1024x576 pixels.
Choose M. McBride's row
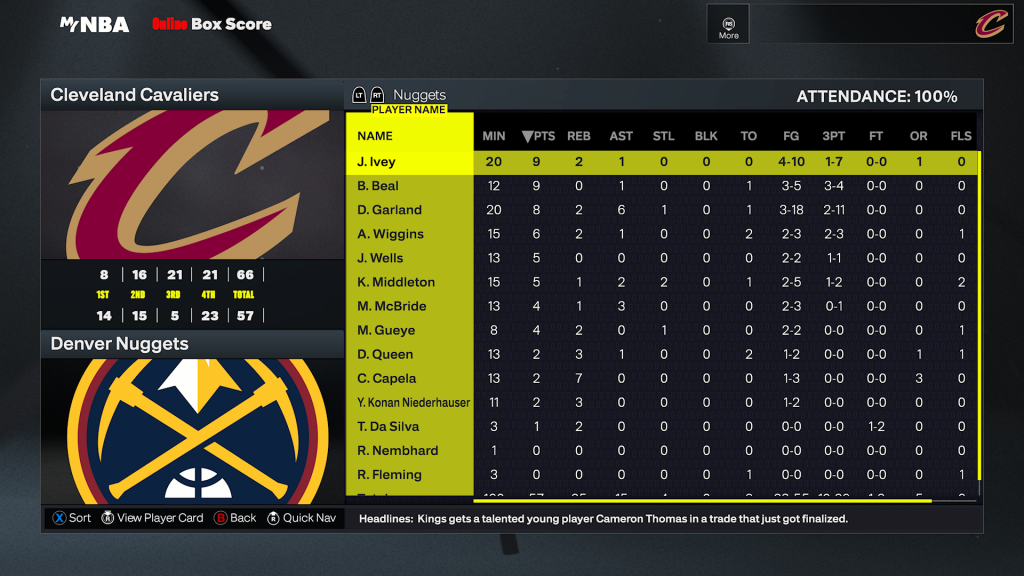coord(392,306)
